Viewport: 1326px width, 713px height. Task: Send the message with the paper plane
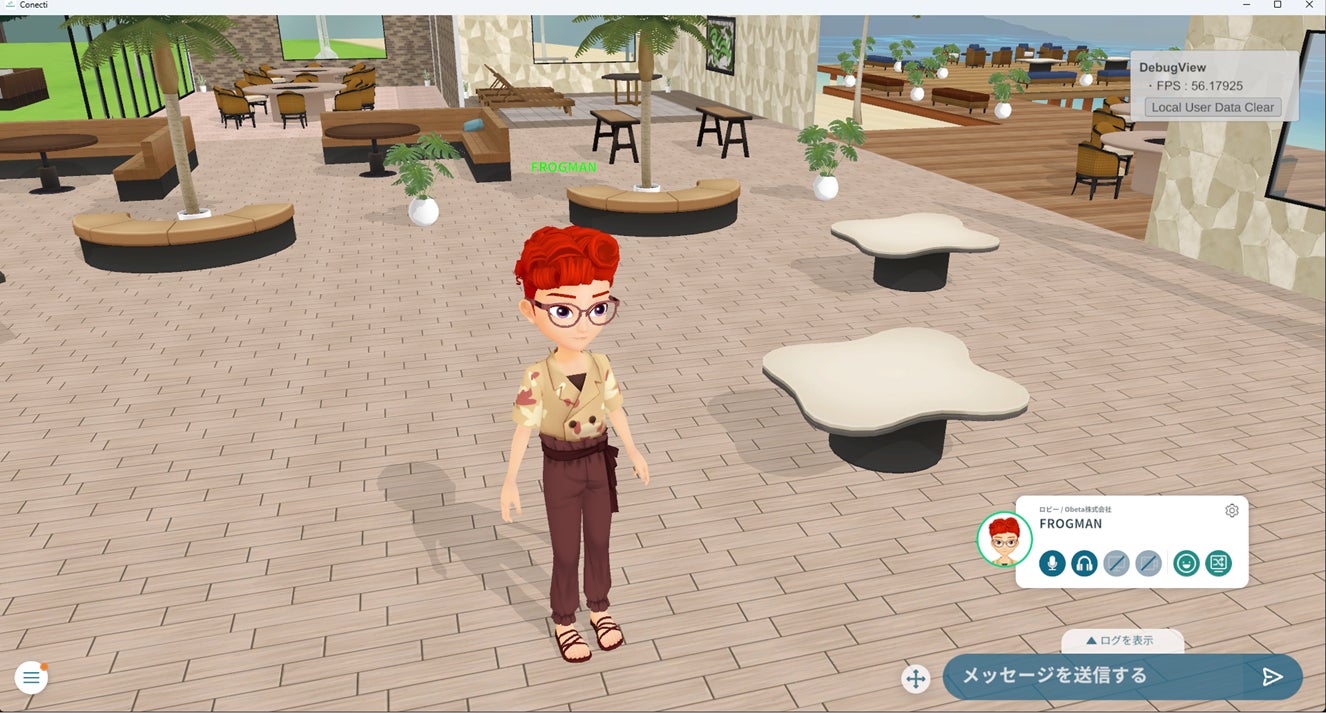(1272, 677)
